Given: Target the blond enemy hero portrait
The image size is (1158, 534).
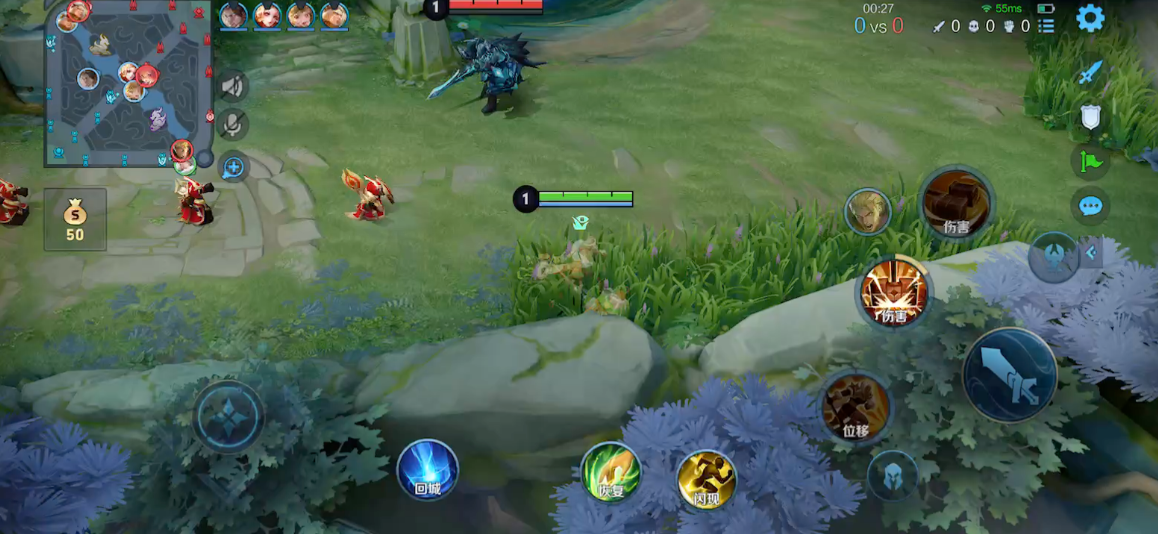Looking at the screenshot, I should [x=867, y=211].
